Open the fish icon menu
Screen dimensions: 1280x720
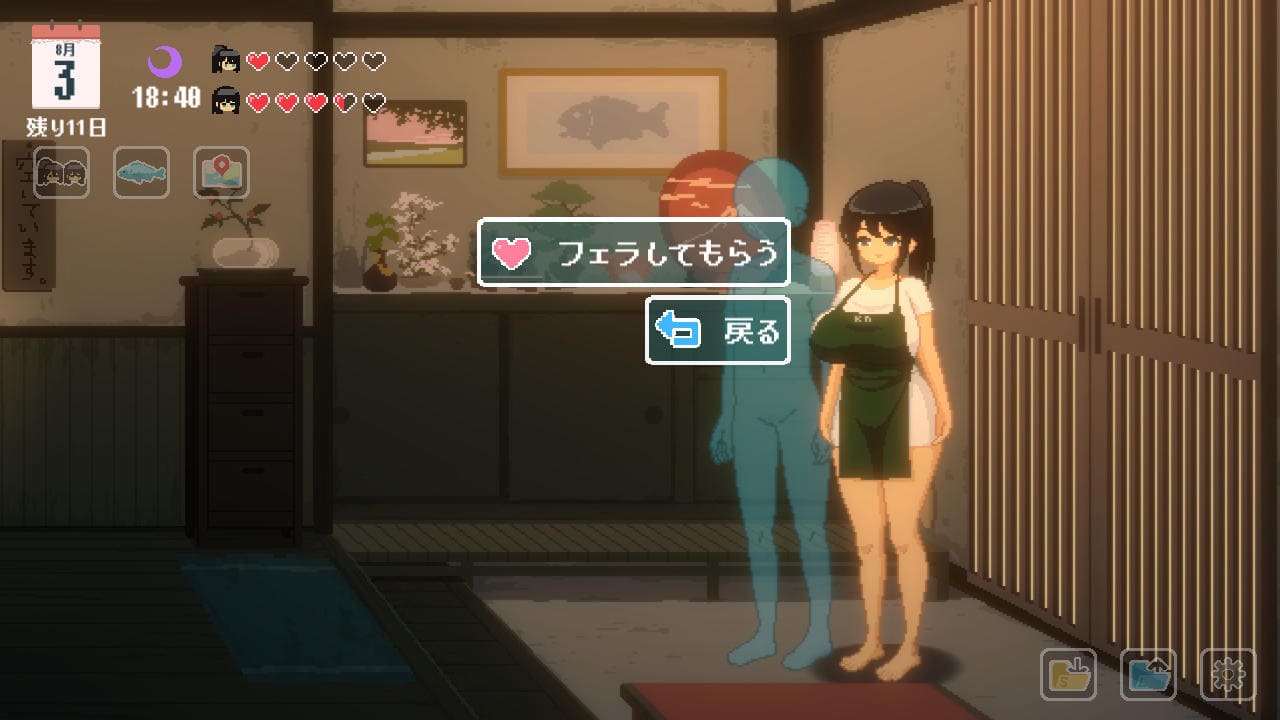coord(141,173)
